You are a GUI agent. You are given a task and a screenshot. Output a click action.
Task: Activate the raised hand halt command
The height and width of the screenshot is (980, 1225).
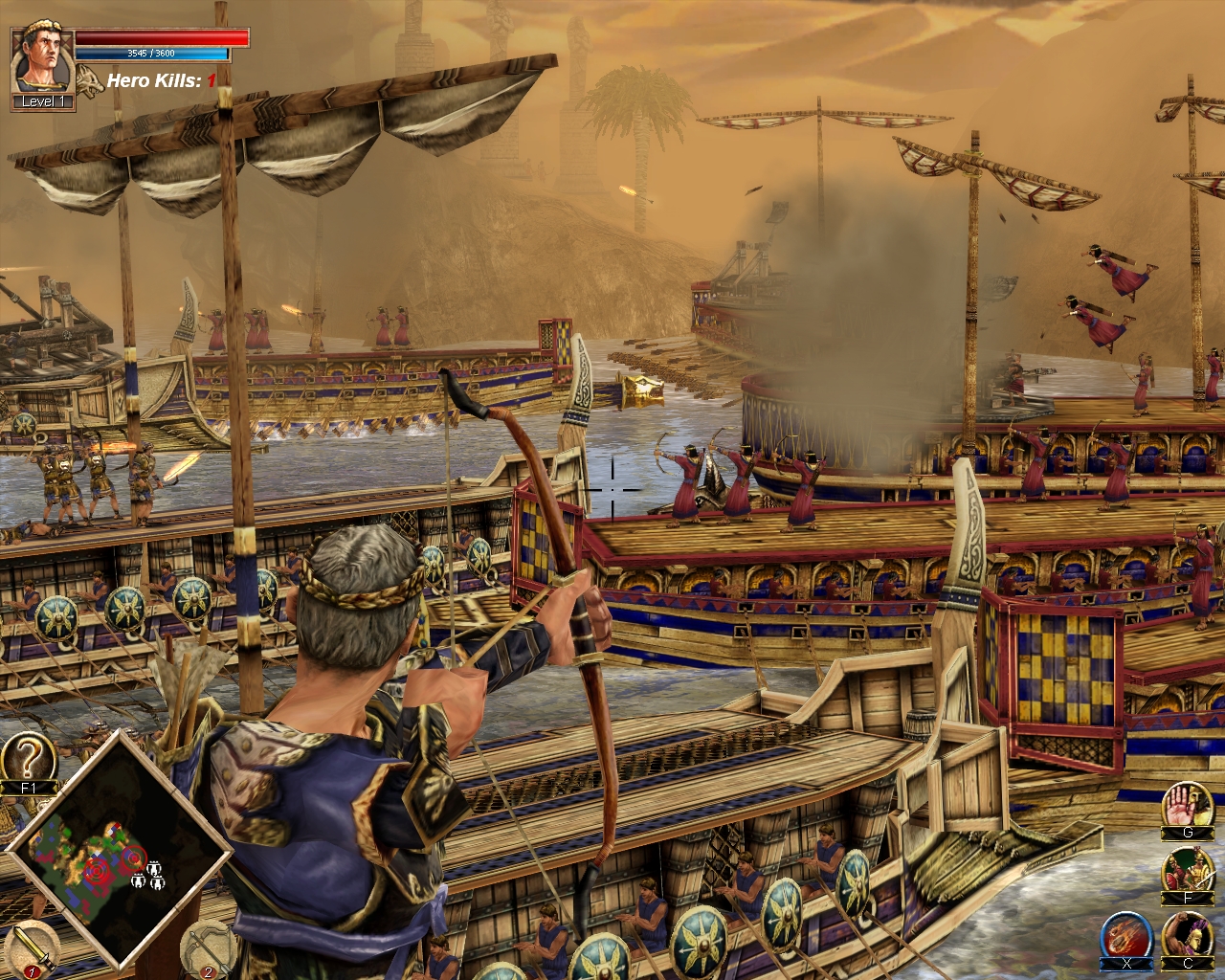pyautogui.click(x=1187, y=807)
